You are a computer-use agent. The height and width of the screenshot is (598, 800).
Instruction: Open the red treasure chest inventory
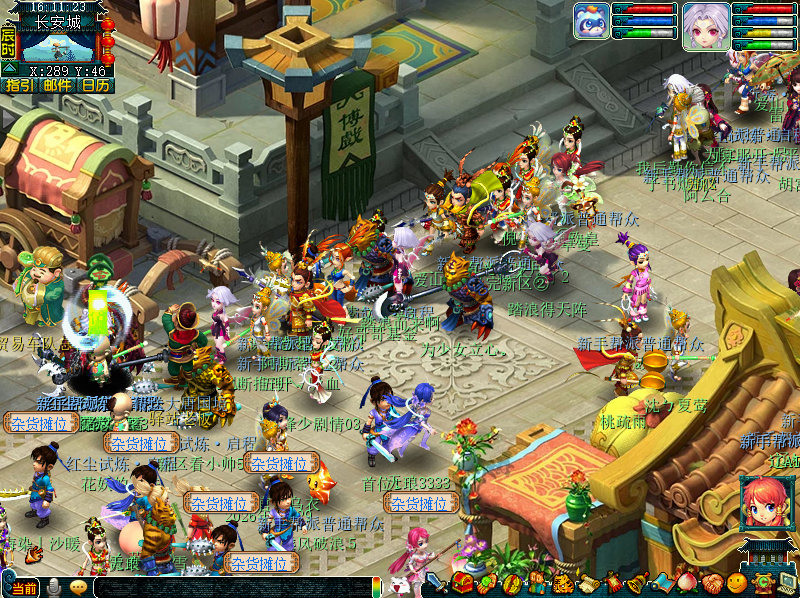(x=462, y=583)
